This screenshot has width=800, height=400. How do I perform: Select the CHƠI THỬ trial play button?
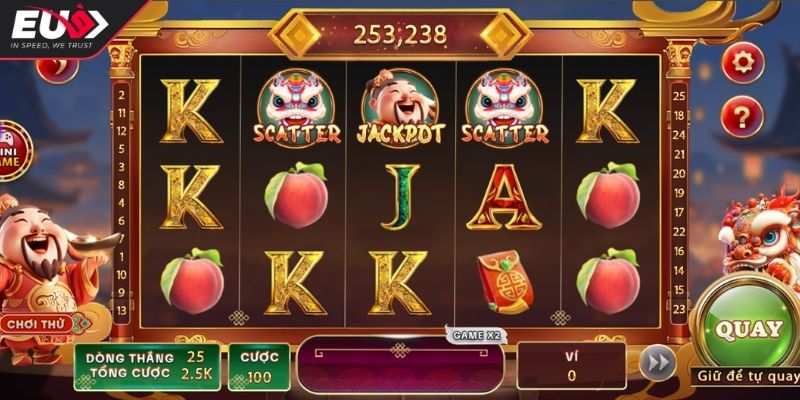coord(36,324)
